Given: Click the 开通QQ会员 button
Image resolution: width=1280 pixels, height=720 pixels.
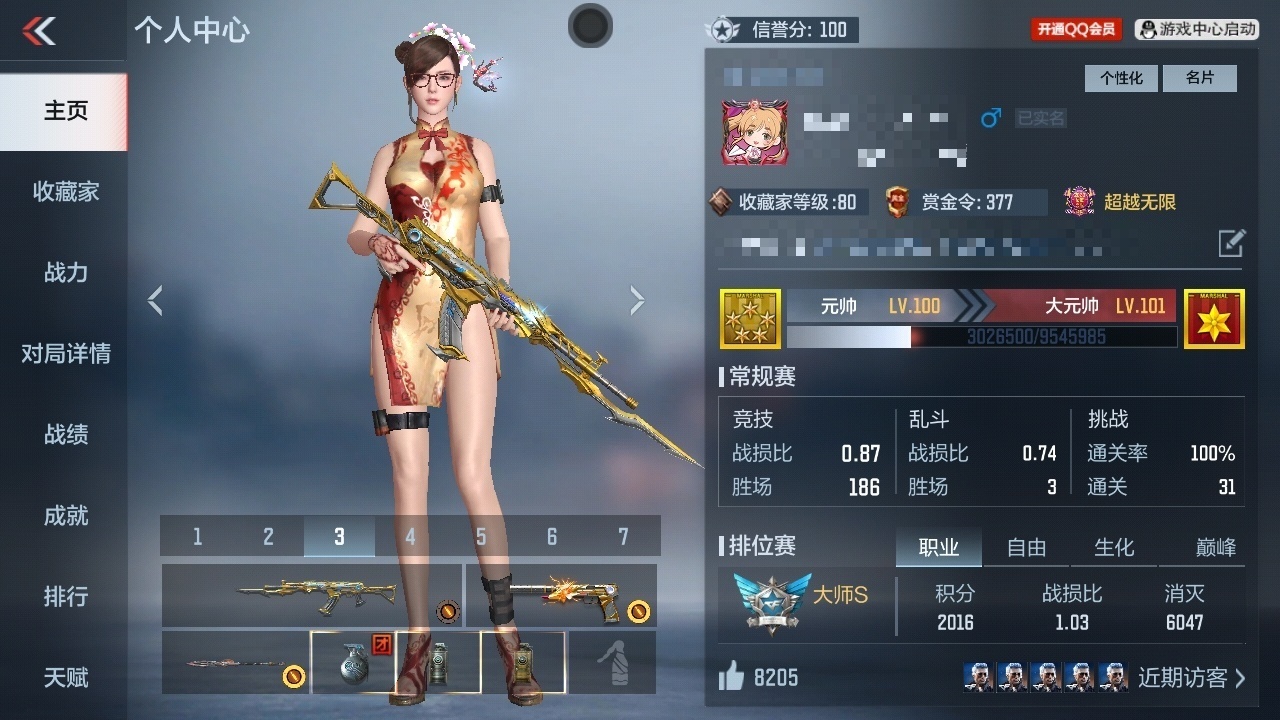Looking at the screenshot, I should pyautogui.click(x=1076, y=29).
